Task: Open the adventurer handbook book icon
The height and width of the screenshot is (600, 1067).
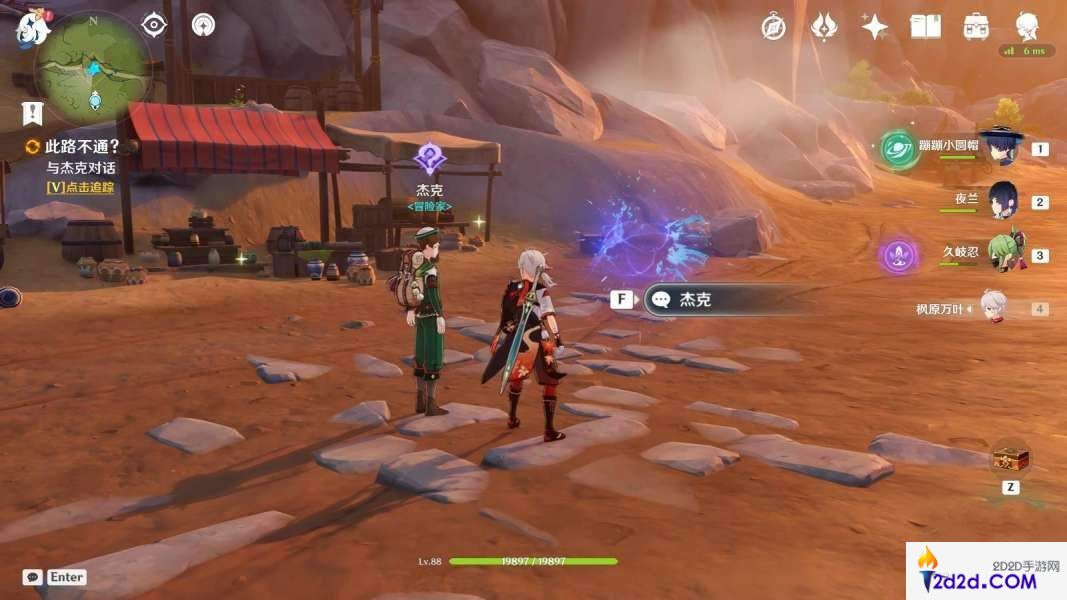Action: pos(926,27)
